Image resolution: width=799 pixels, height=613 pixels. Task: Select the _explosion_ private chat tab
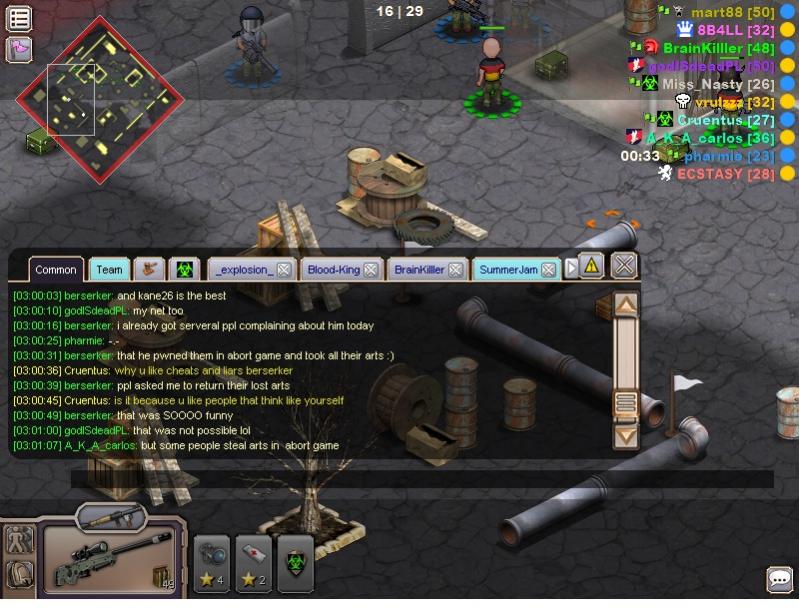coord(243,270)
